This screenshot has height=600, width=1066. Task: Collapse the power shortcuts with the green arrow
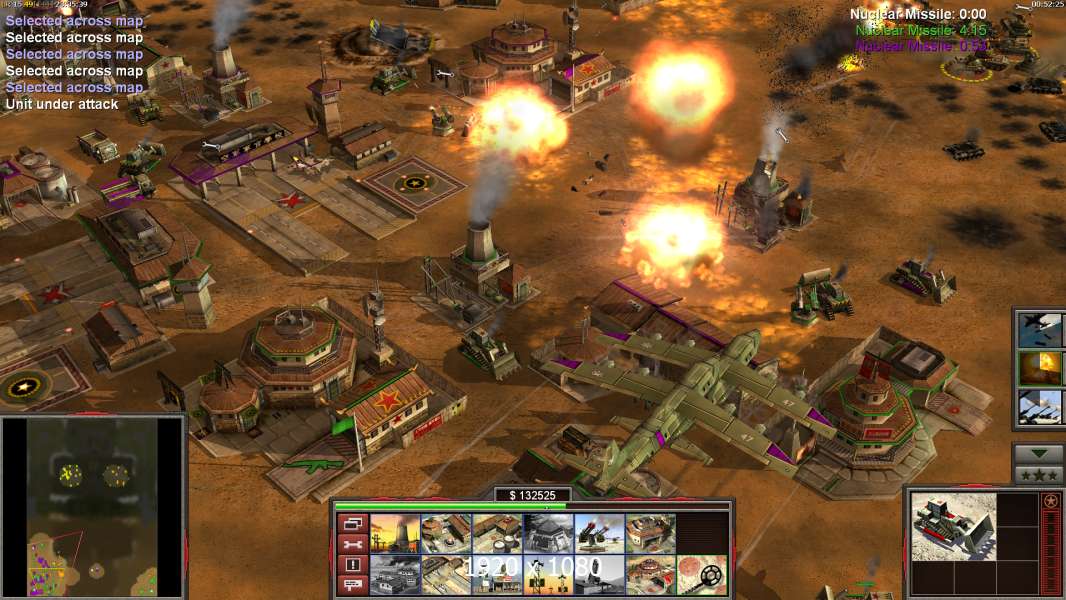click(x=1038, y=454)
